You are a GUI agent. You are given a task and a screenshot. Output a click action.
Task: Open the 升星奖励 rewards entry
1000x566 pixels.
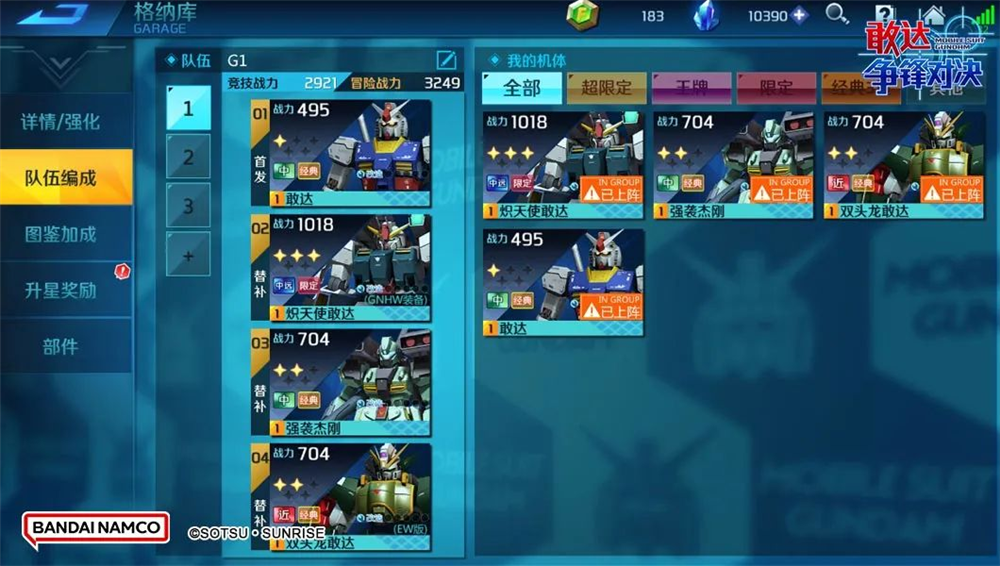pos(61,290)
